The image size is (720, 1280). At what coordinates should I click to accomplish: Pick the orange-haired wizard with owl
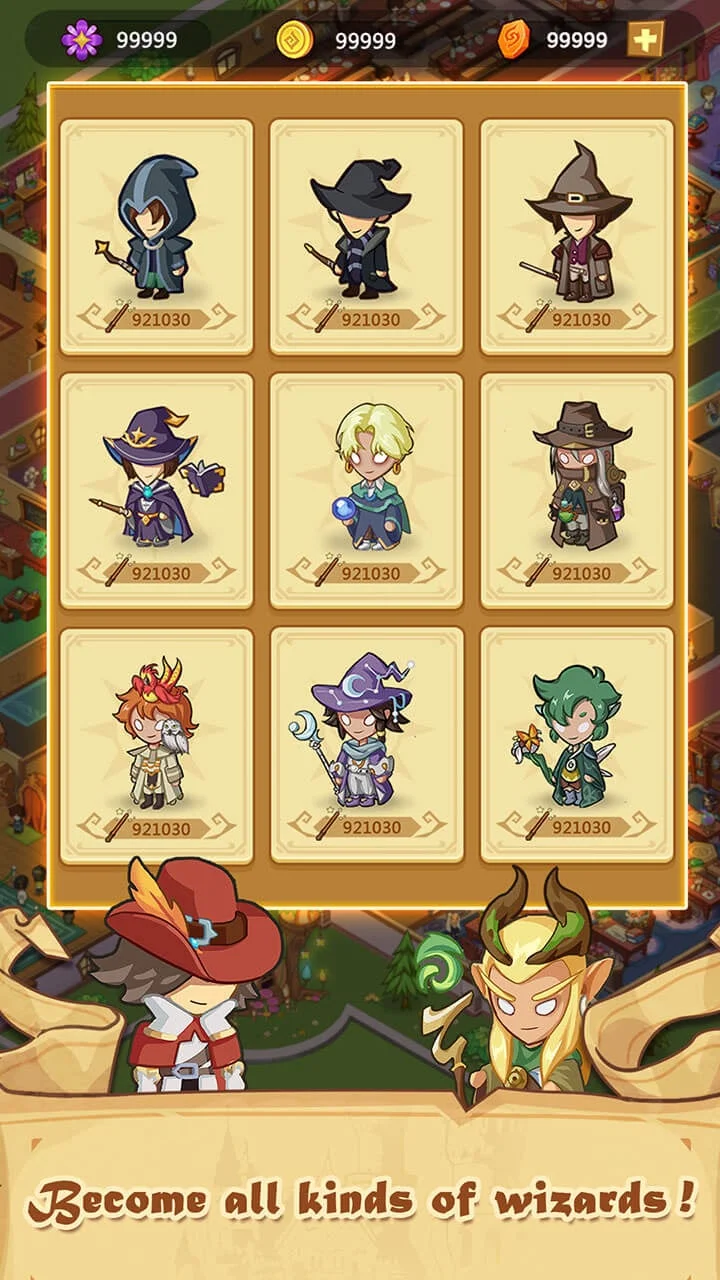pos(156,744)
